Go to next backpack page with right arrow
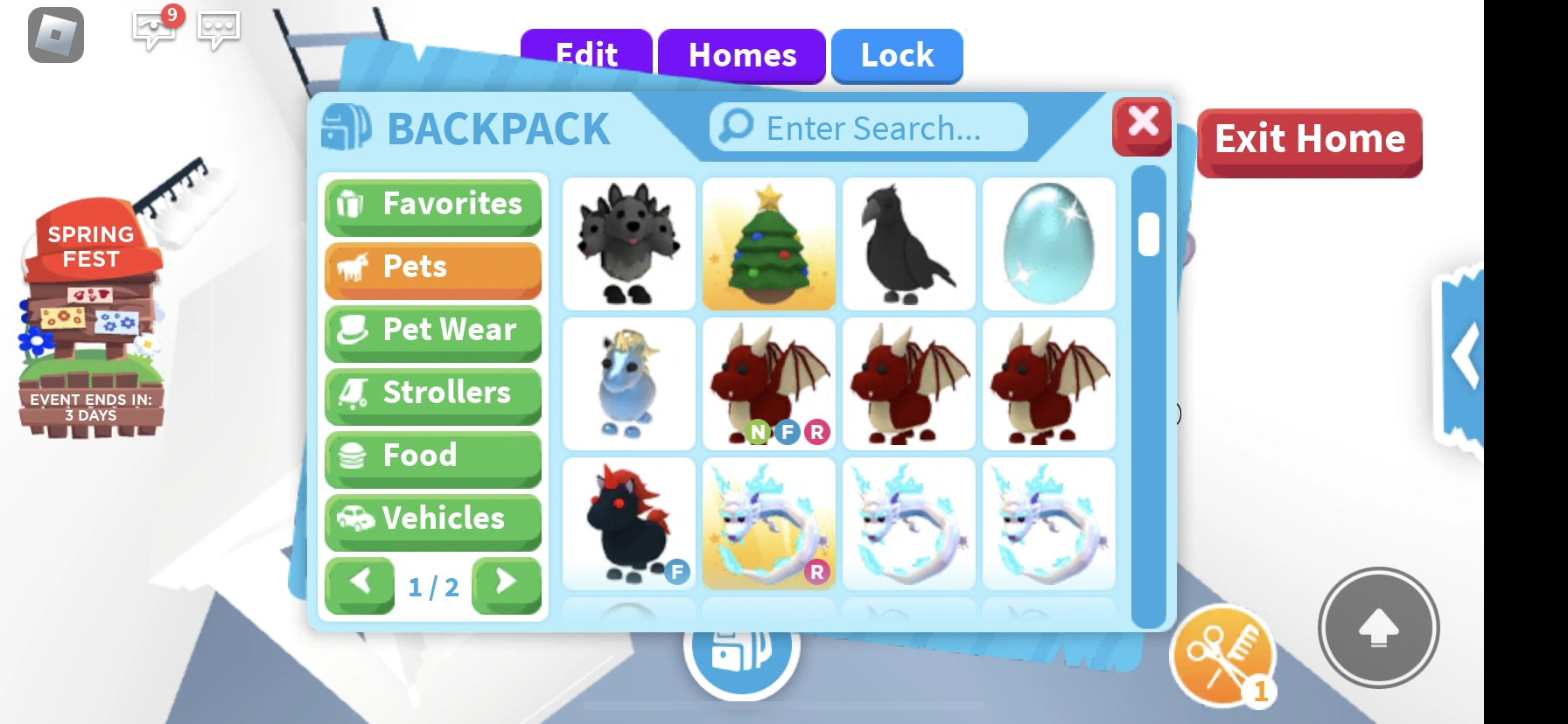 click(x=506, y=584)
